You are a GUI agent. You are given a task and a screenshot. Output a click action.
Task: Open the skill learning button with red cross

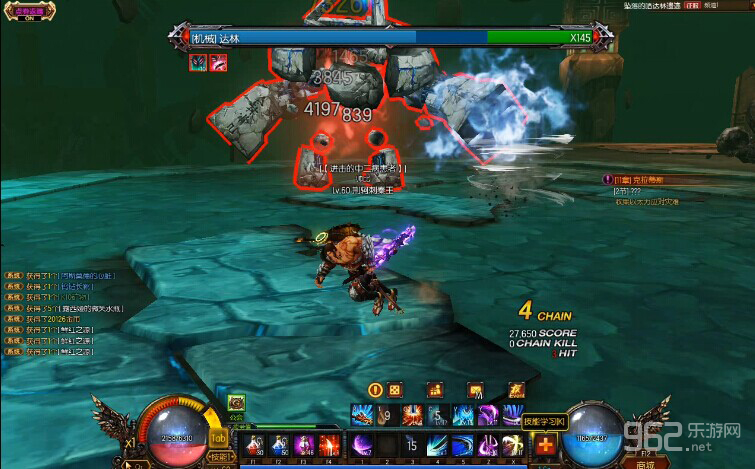(x=546, y=446)
